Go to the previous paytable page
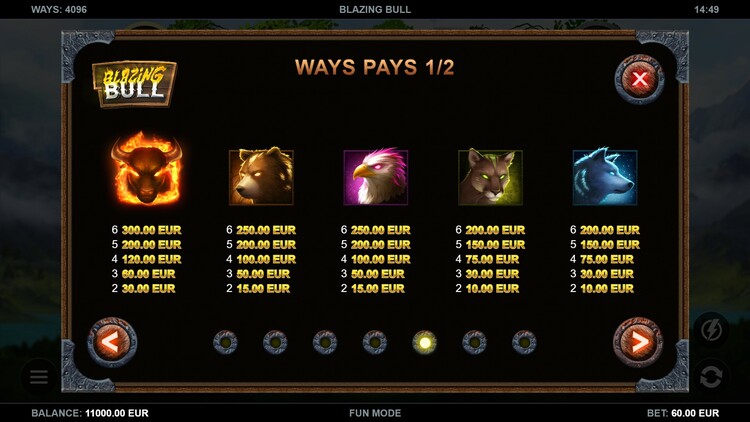Viewport: 750px width, 422px height. point(112,343)
